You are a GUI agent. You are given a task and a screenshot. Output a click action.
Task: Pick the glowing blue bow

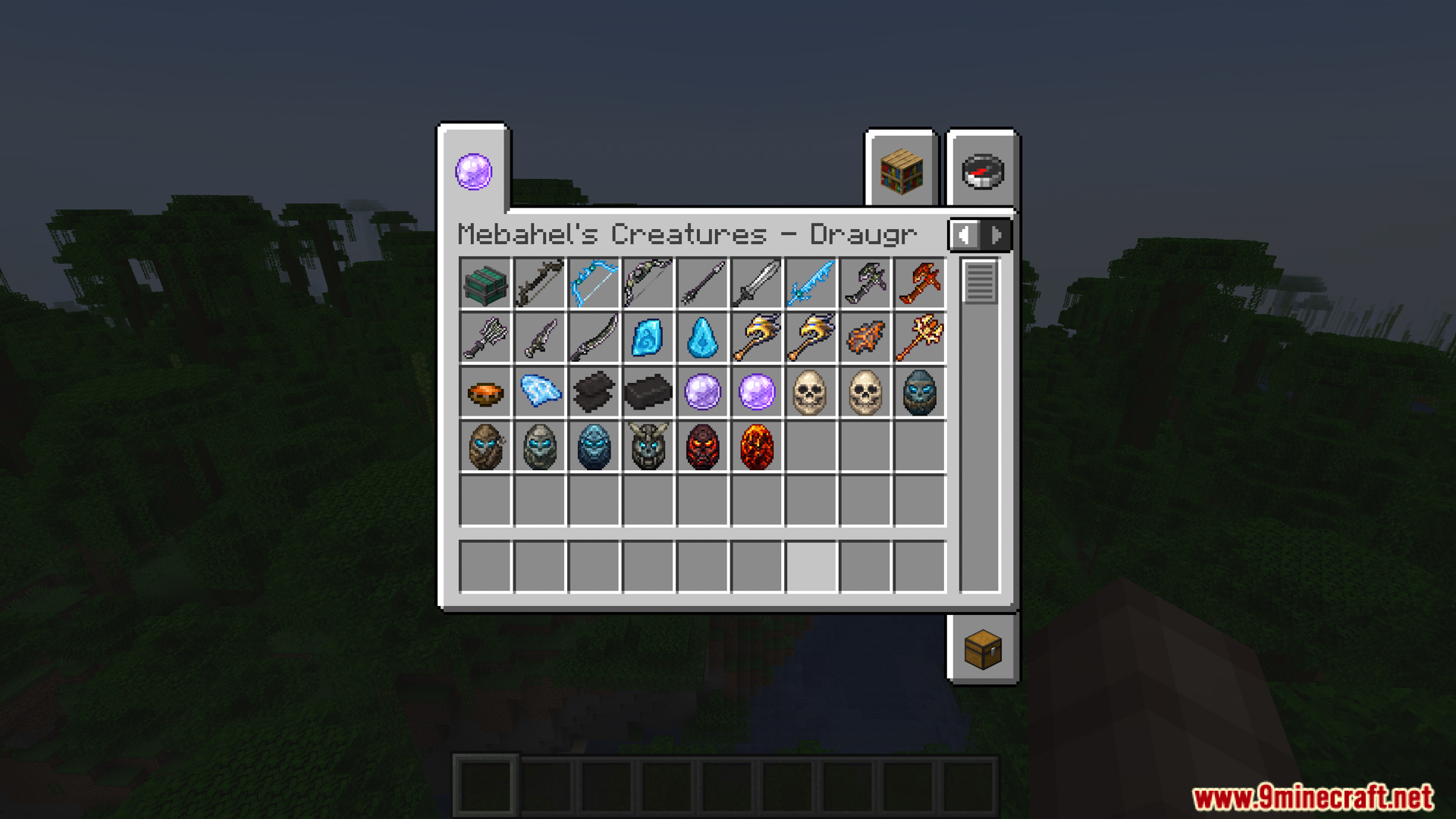click(x=594, y=284)
